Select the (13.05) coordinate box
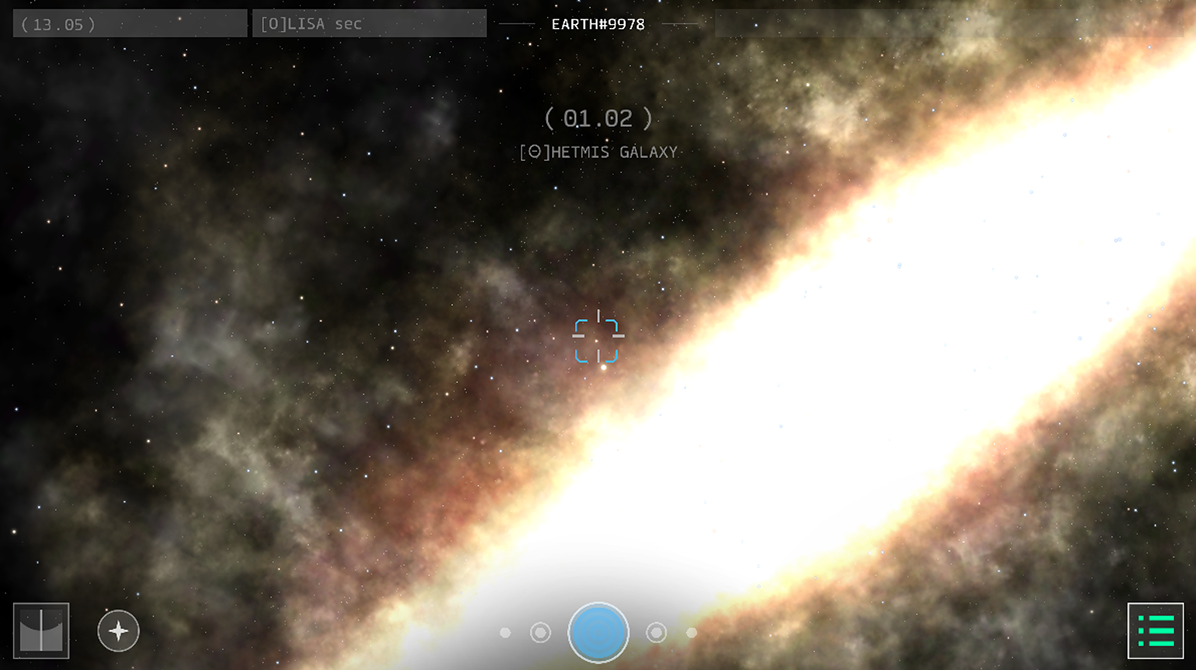This screenshot has height=670, width=1196. [130, 24]
